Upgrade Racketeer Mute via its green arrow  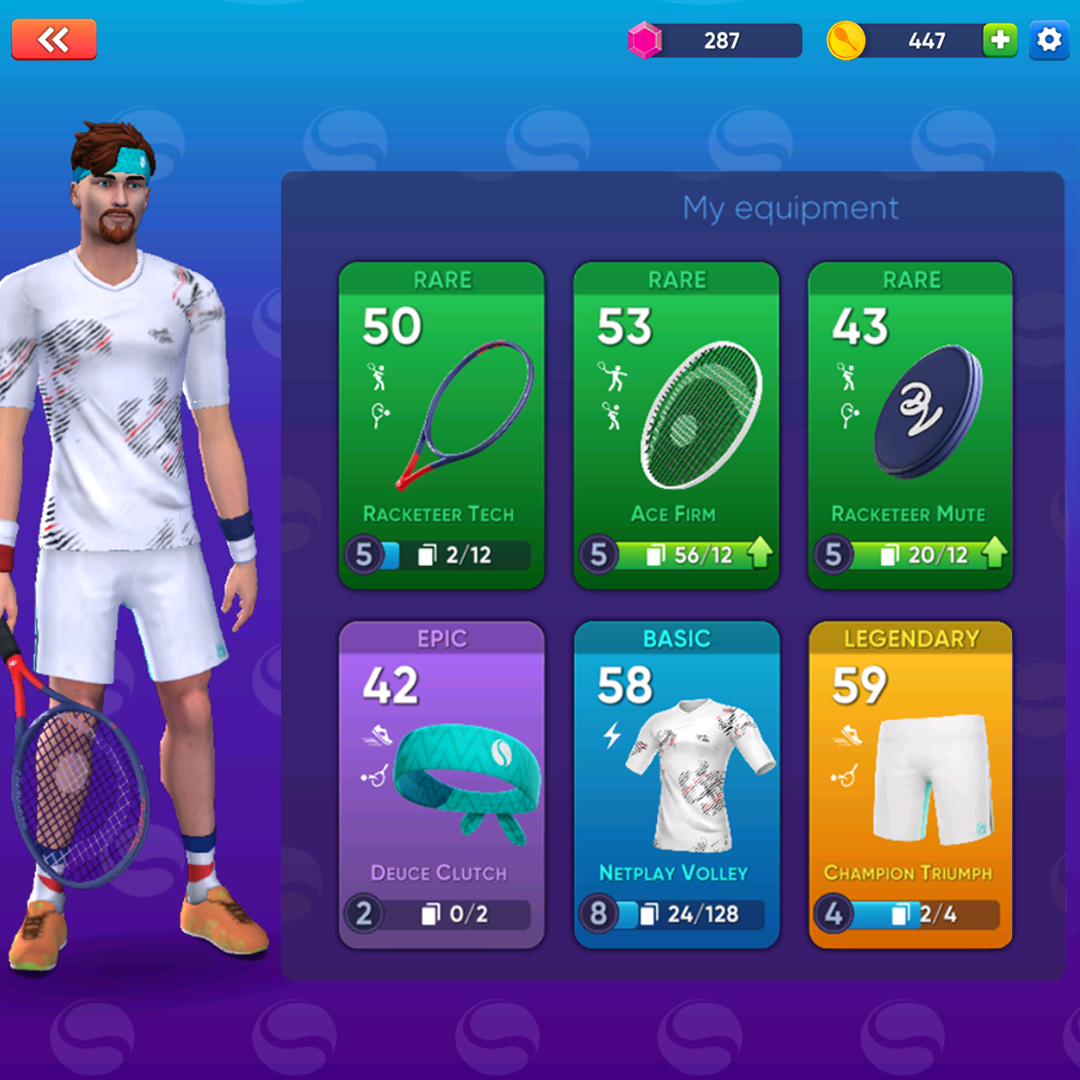(x=994, y=554)
